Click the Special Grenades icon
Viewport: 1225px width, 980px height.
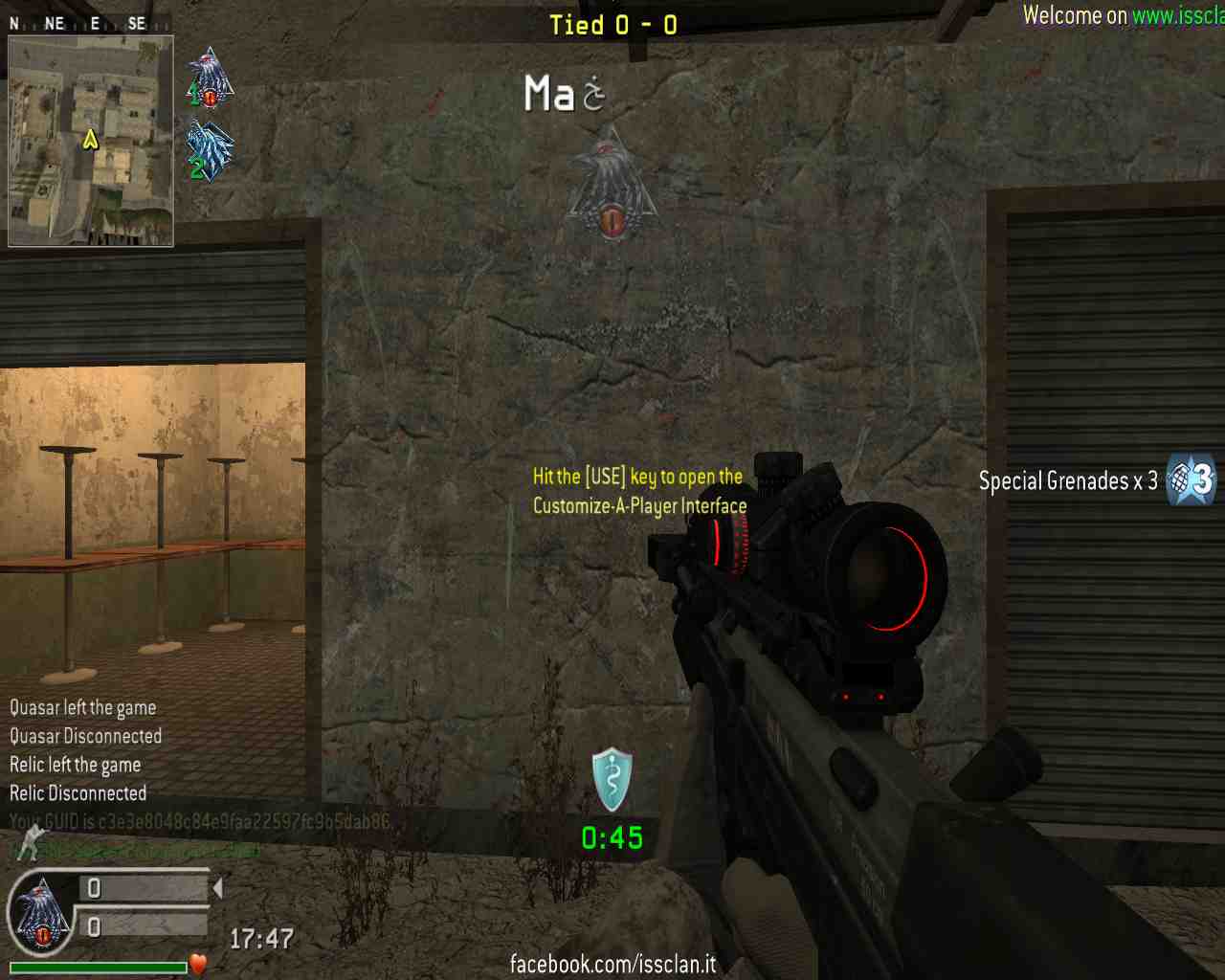1191,479
